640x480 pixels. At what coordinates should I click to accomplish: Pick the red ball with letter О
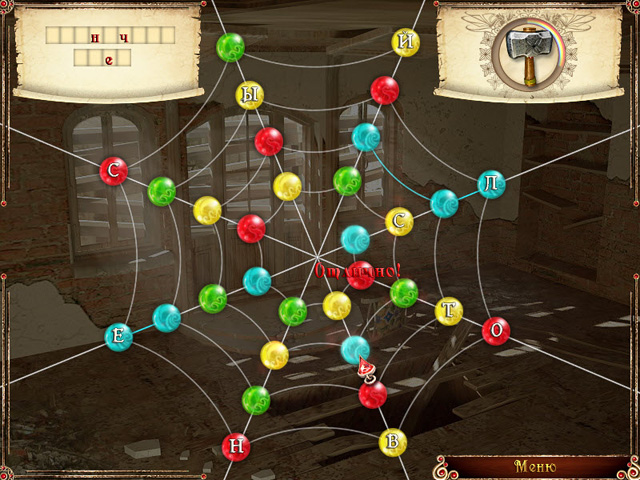pos(496,331)
